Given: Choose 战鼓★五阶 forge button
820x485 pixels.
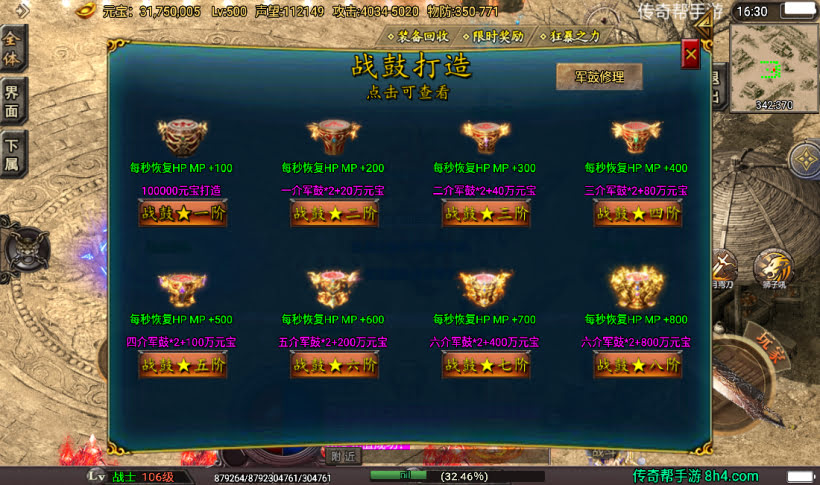Looking at the screenshot, I should 182,365.
